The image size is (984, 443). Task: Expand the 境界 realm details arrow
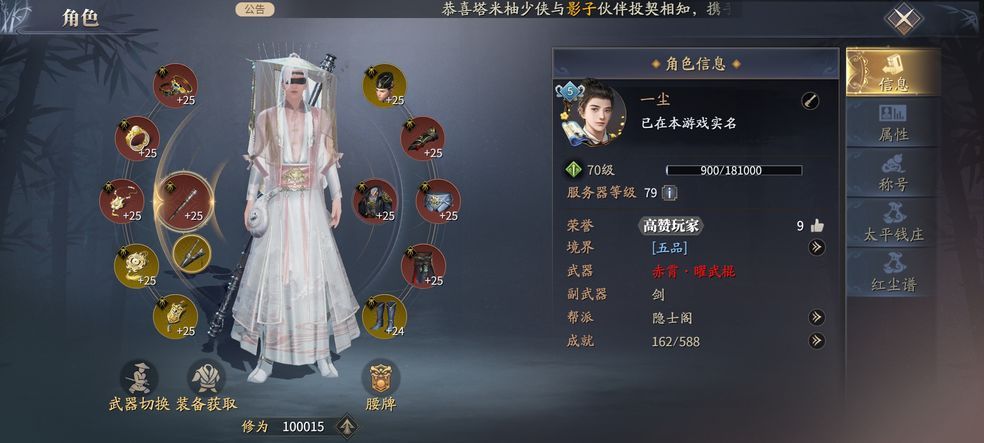(x=817, y=247)
